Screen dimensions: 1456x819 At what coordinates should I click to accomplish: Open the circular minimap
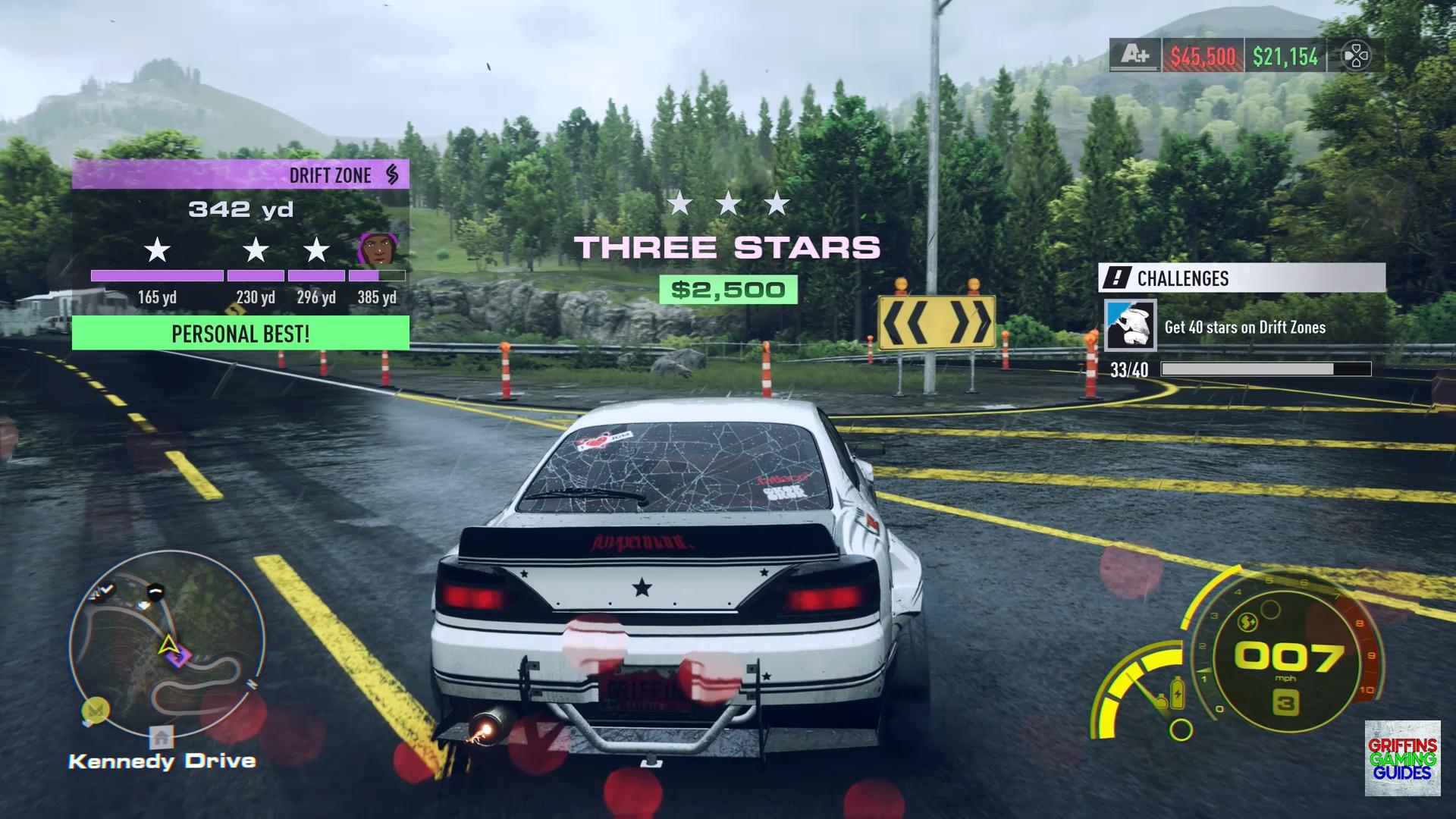click(x=167, y=645)
